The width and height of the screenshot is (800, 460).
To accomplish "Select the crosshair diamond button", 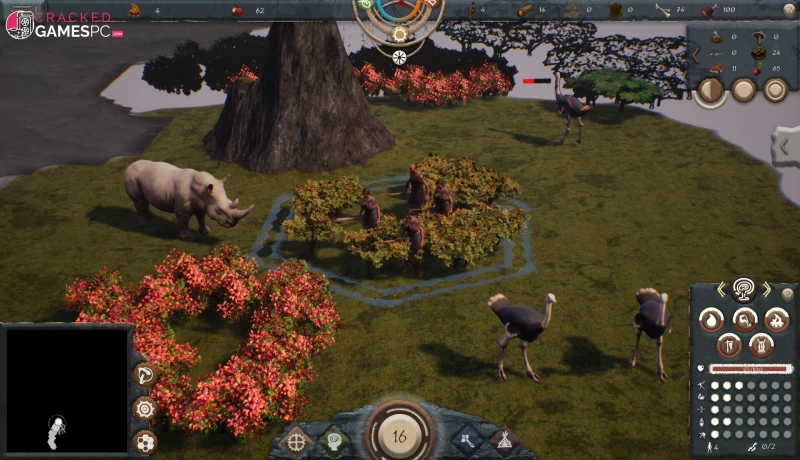I will 297,439.
